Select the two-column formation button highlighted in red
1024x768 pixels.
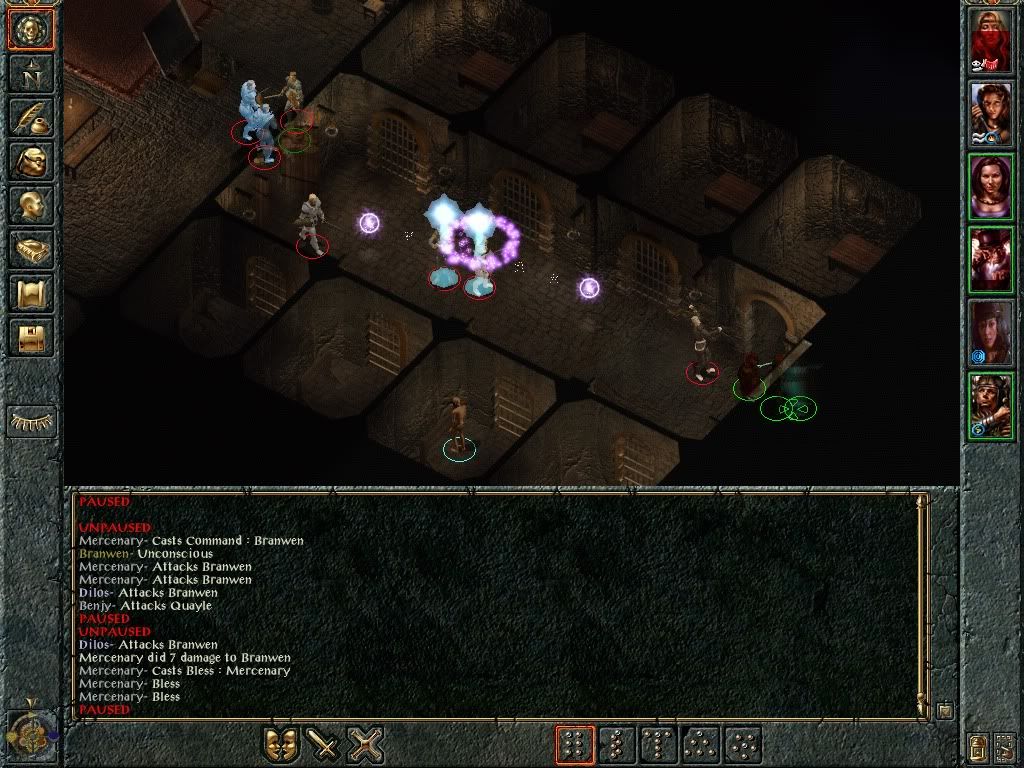tap(575, 745)
